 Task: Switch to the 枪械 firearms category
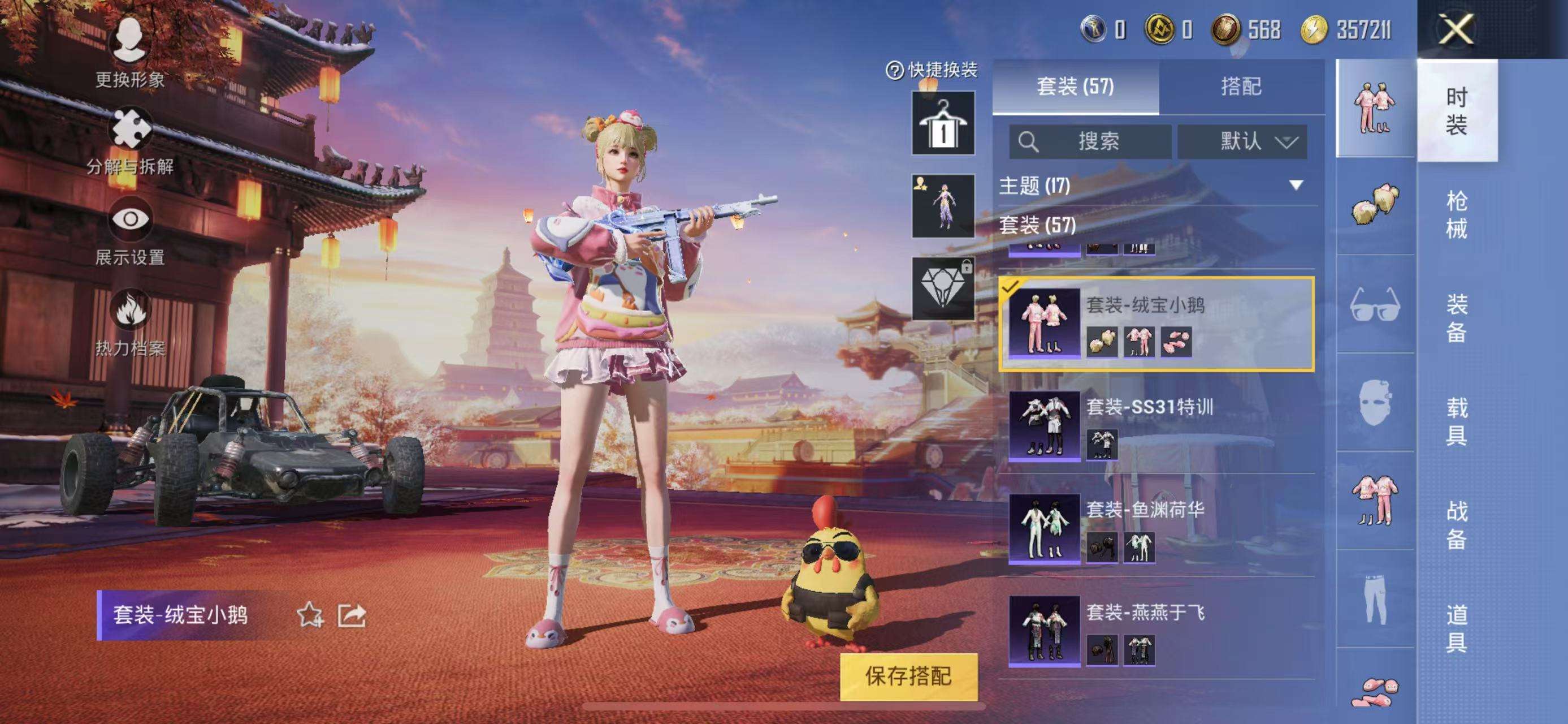pos(1456,214)
